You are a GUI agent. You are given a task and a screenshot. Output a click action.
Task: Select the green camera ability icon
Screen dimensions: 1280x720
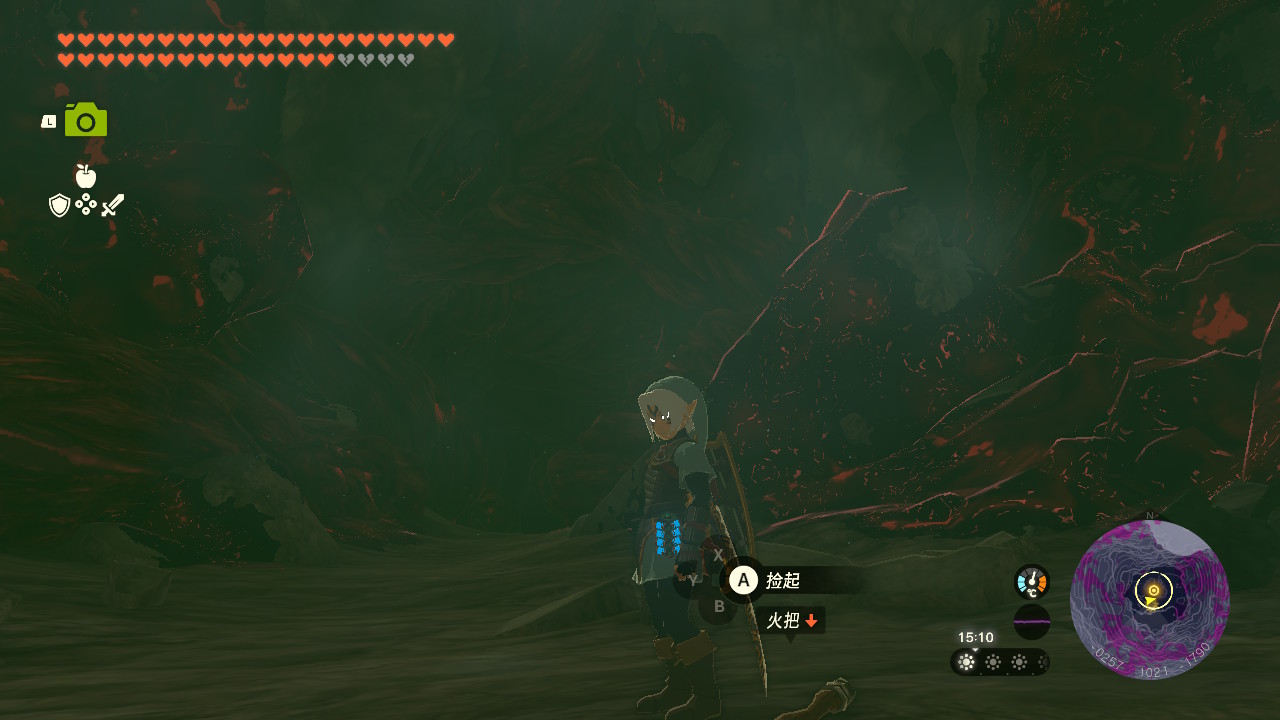[x=86, y=120]
